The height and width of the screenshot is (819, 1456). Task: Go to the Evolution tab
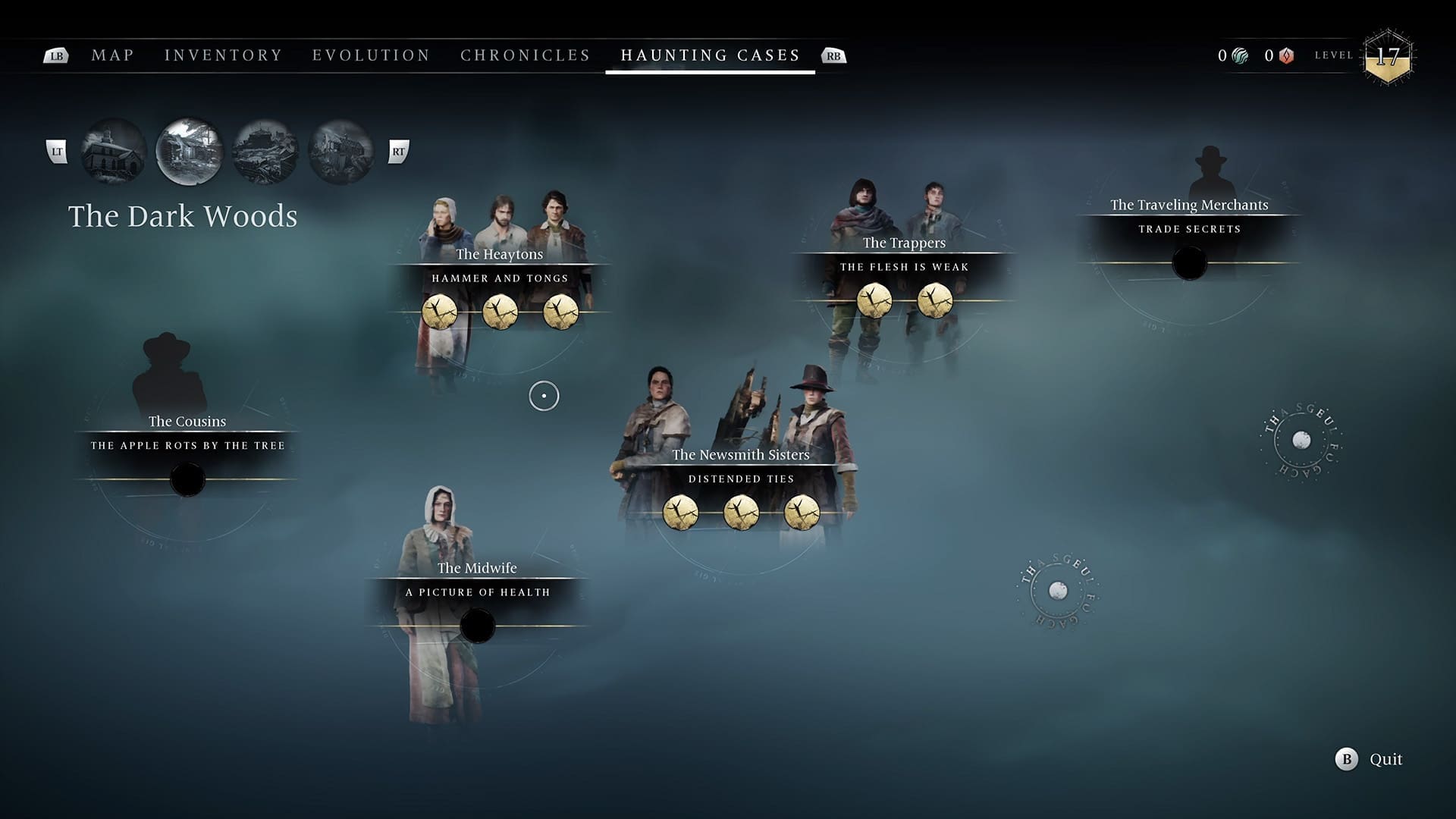click(371, 55)
